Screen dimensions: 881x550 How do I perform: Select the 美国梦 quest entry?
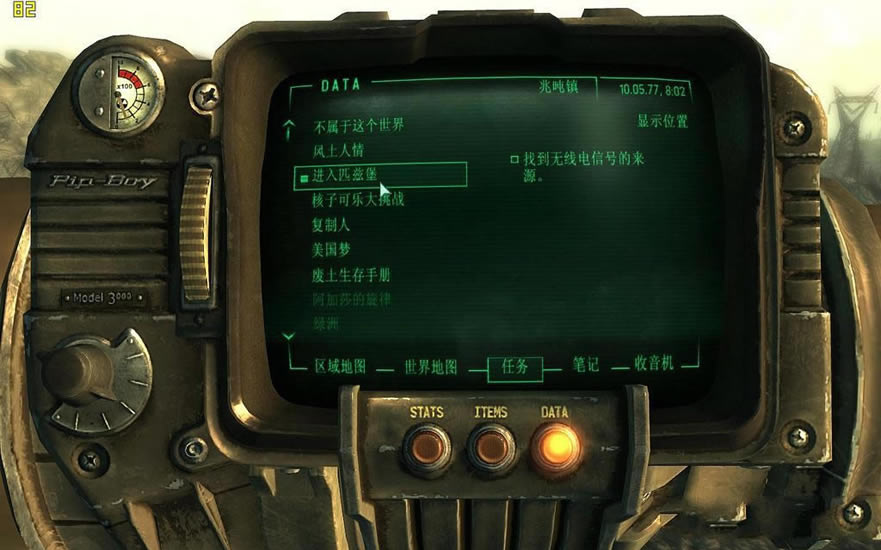pyautogui.click(x=331, y=249)
